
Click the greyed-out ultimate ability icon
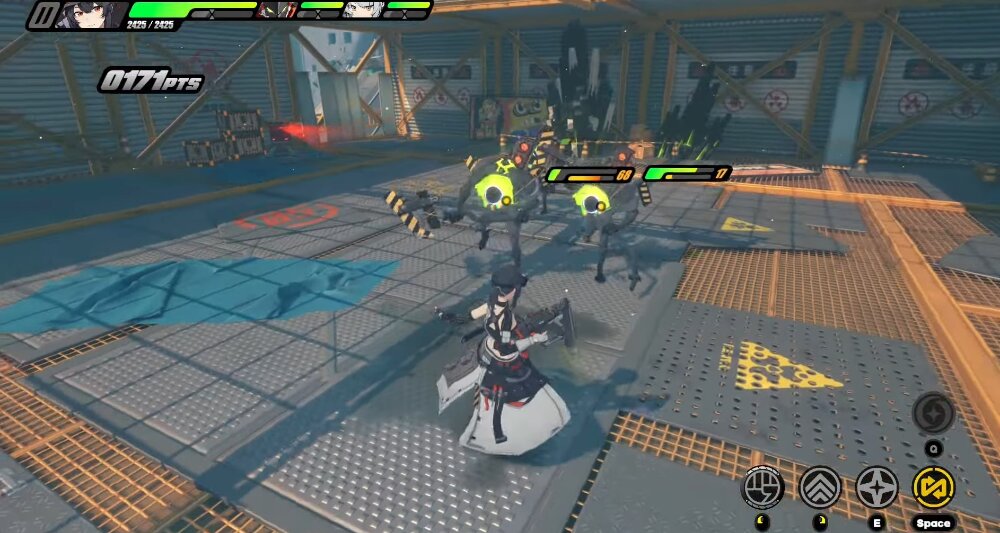click(x=933, y=413)
